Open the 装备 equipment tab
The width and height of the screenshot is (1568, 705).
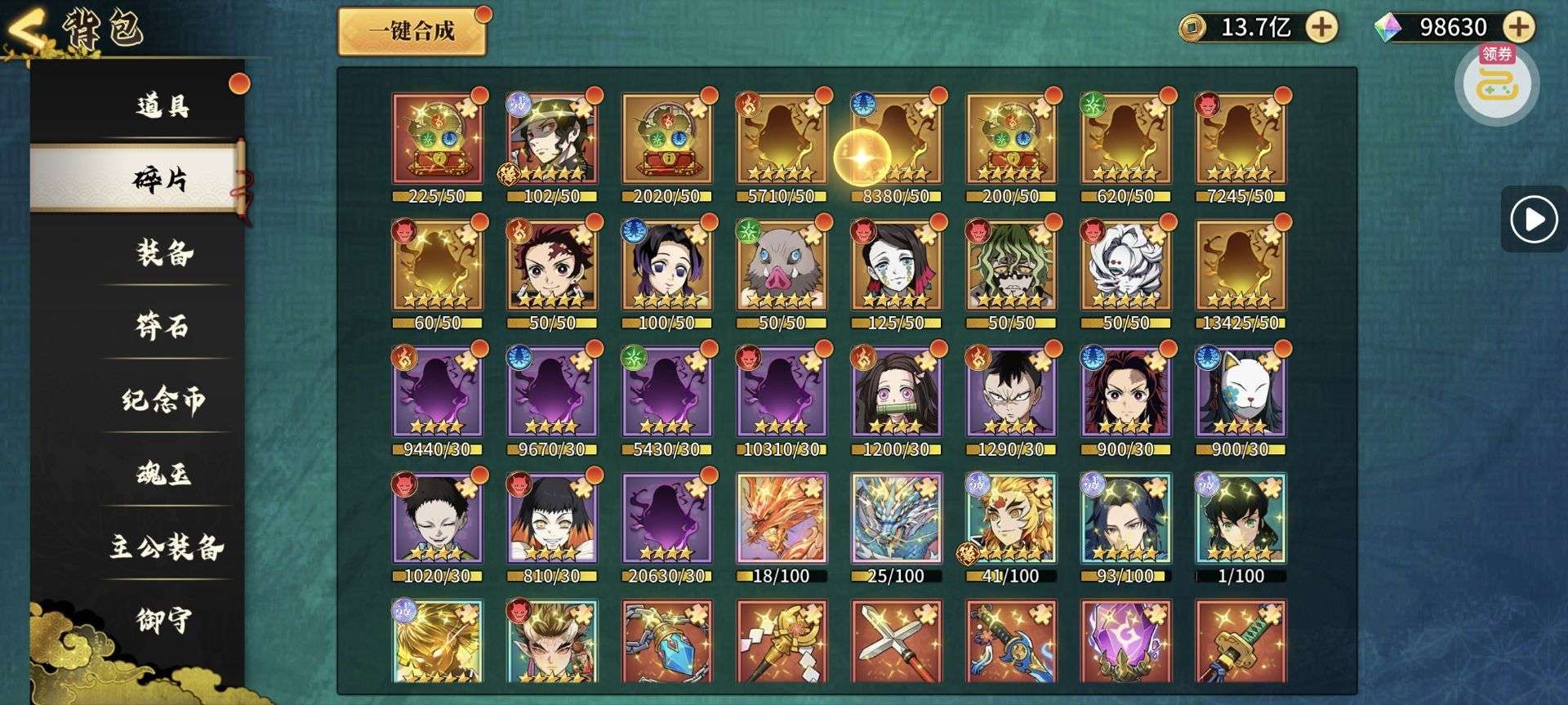[x=164, y=253]
